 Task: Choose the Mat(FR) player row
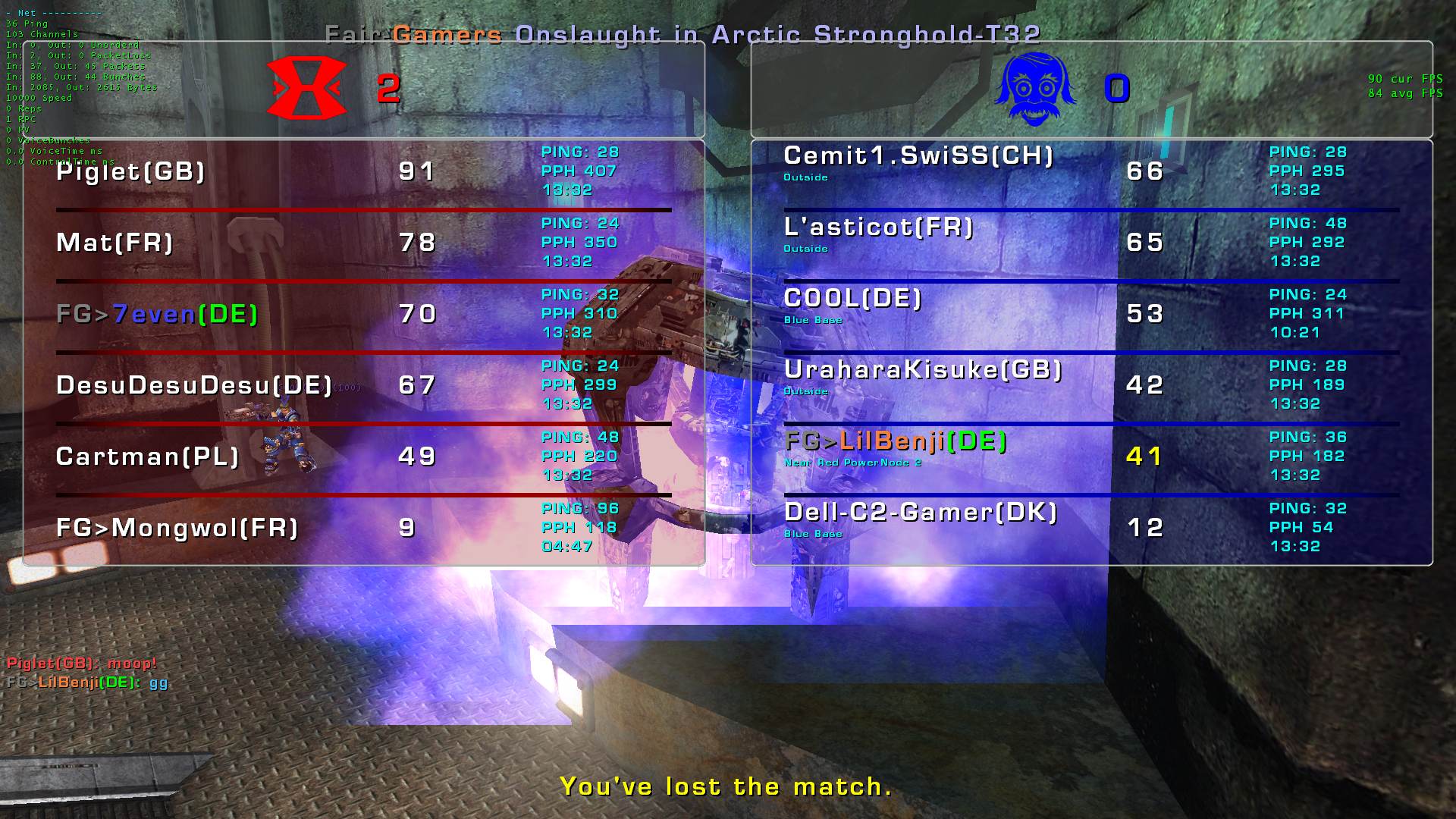(115, 243)
